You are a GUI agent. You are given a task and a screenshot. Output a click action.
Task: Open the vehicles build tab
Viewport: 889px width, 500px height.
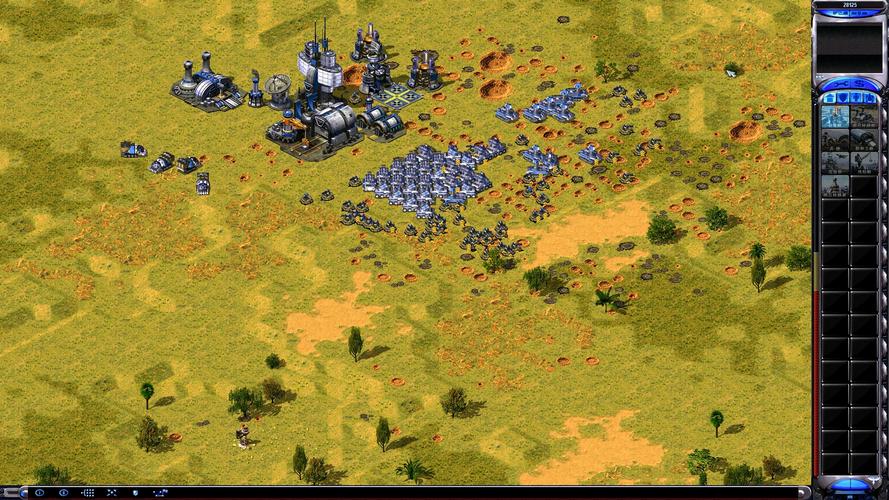click(872, 97)
